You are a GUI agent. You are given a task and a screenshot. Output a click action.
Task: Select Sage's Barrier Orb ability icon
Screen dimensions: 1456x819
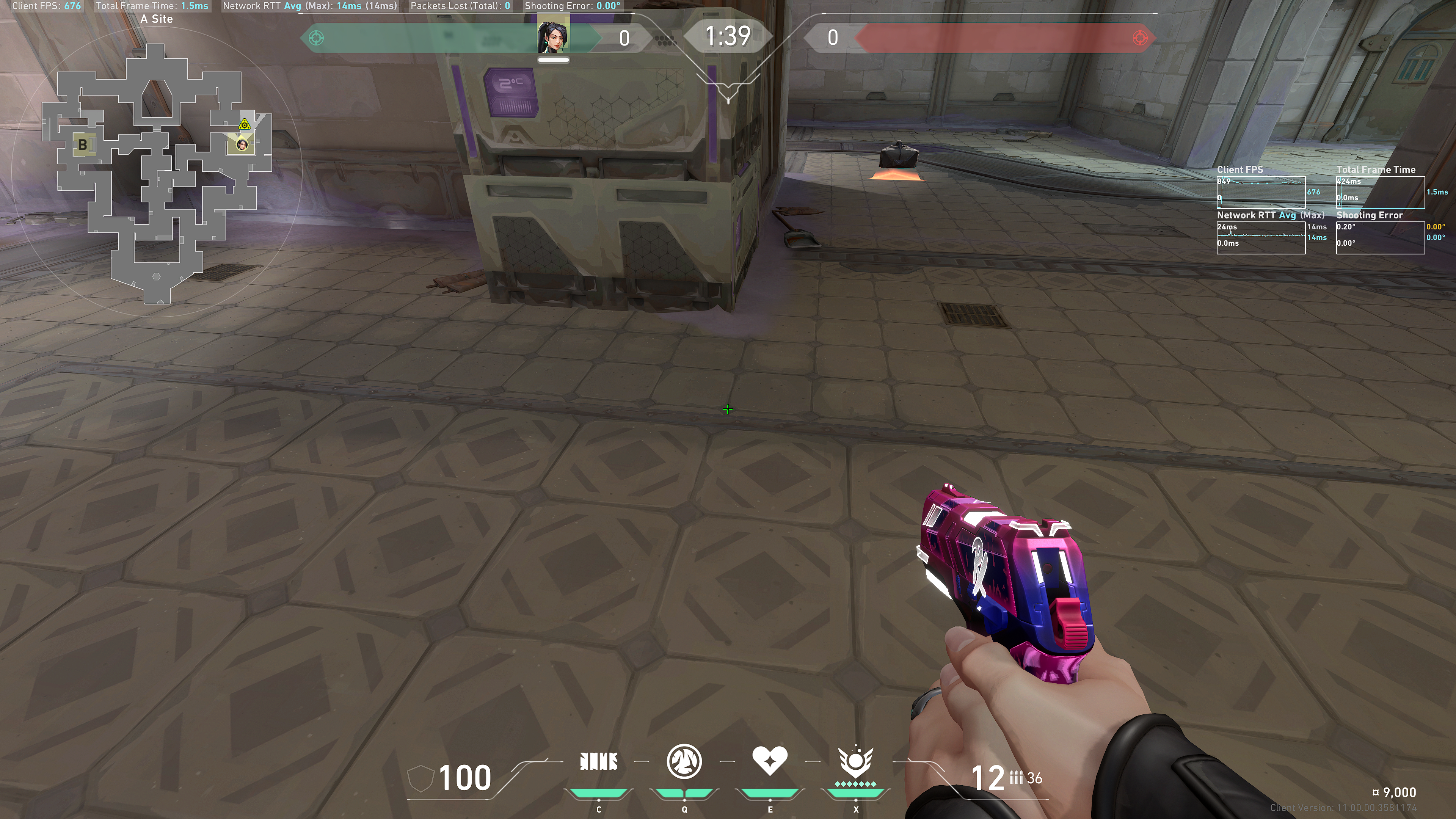pos(599,762)
